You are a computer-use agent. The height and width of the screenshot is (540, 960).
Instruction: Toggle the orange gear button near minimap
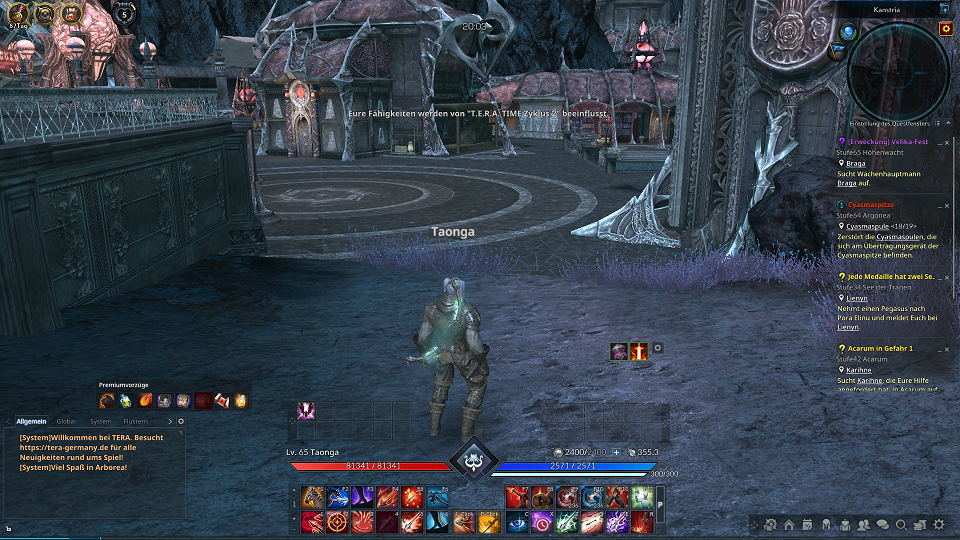coord(945,29)
